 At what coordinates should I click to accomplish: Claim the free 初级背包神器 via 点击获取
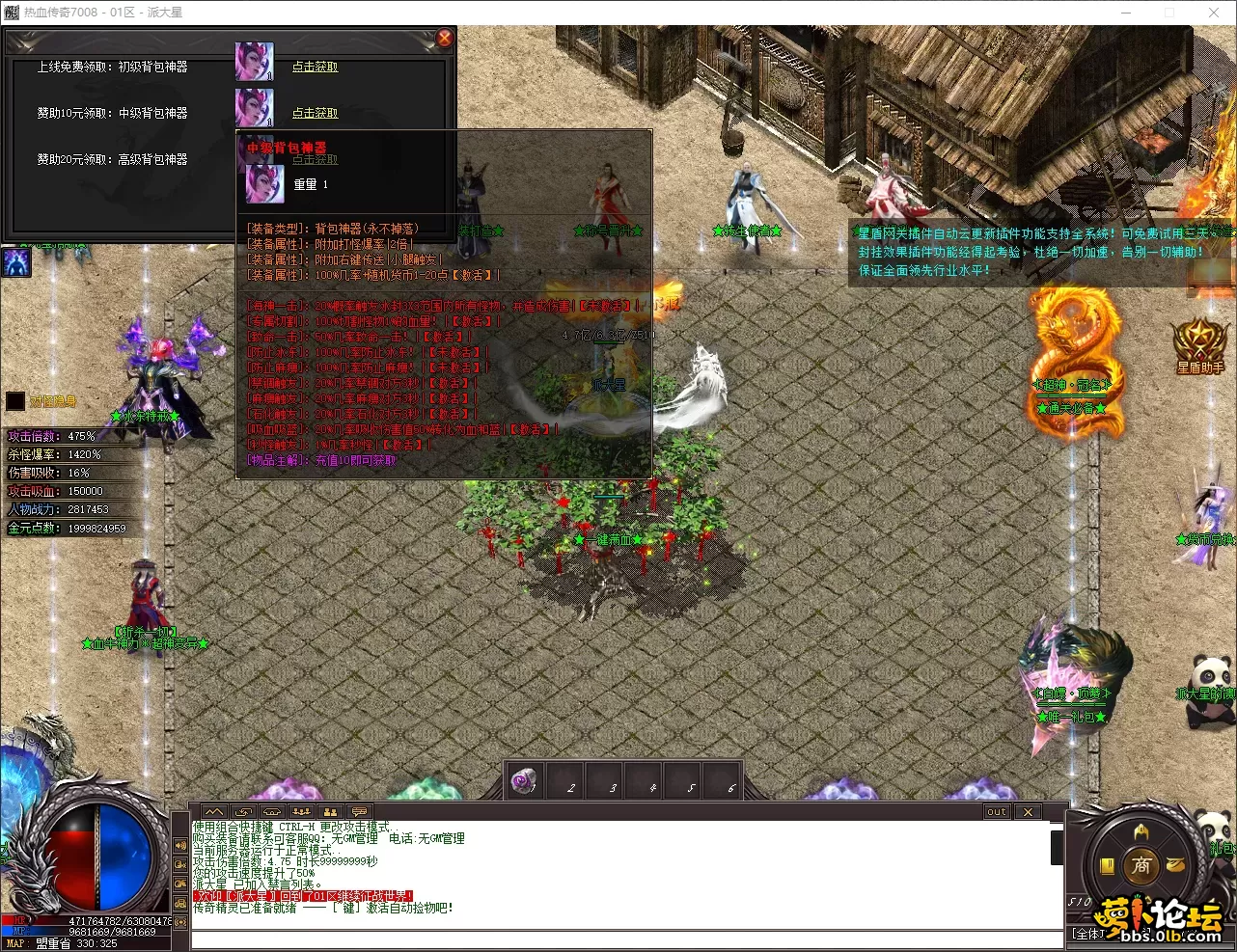coord(316,67)
